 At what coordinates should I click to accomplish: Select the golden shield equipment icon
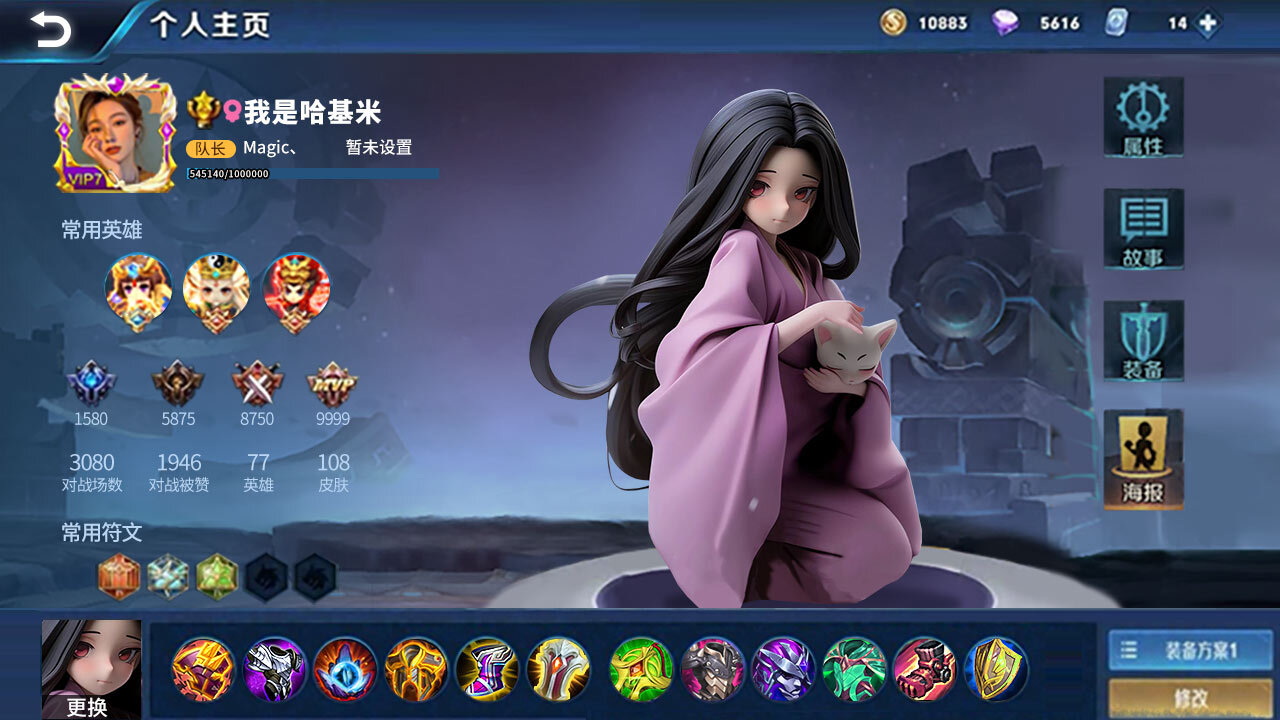996,669
